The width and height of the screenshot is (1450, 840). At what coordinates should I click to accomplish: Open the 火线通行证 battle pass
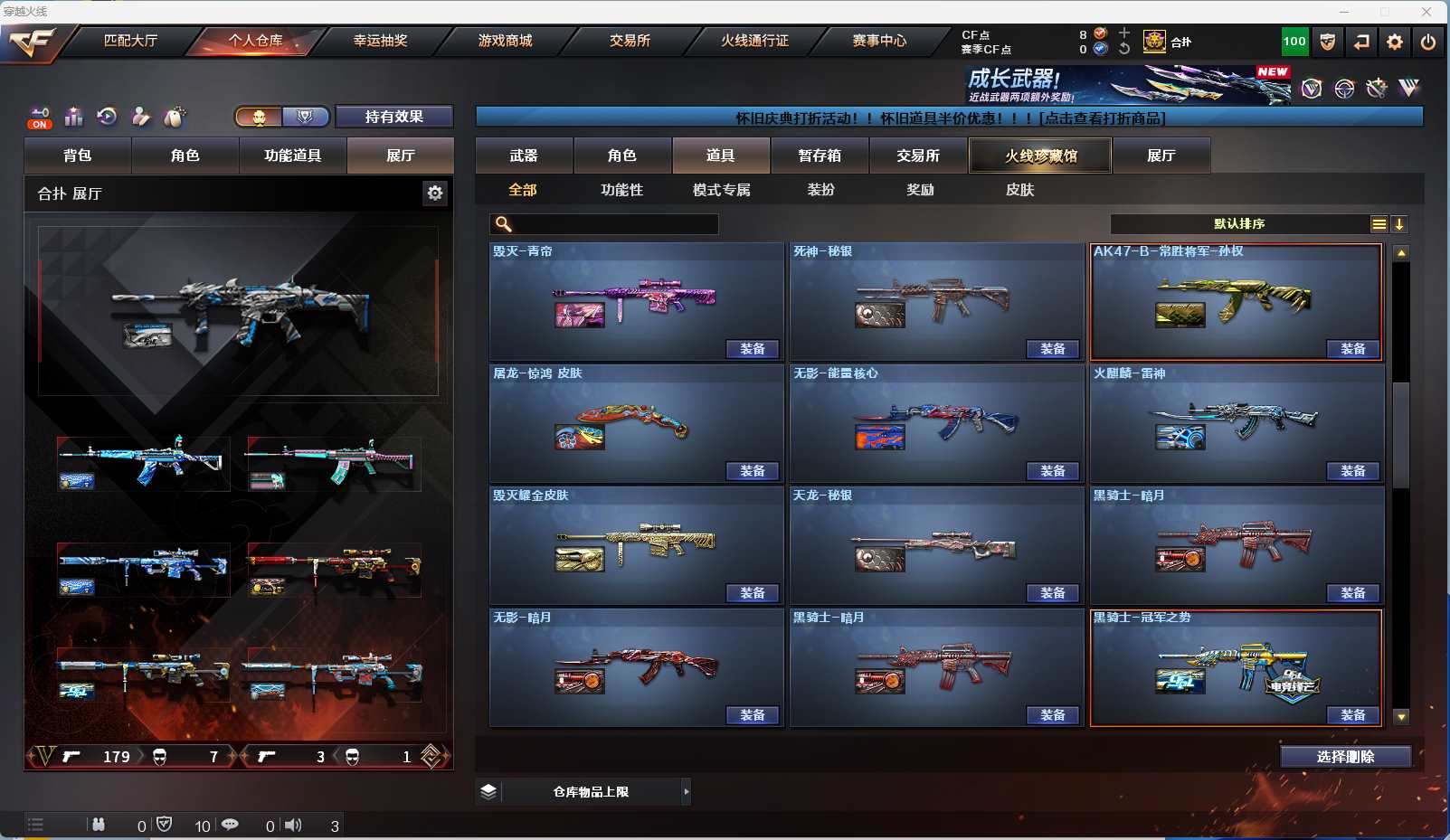pos(754,41)
